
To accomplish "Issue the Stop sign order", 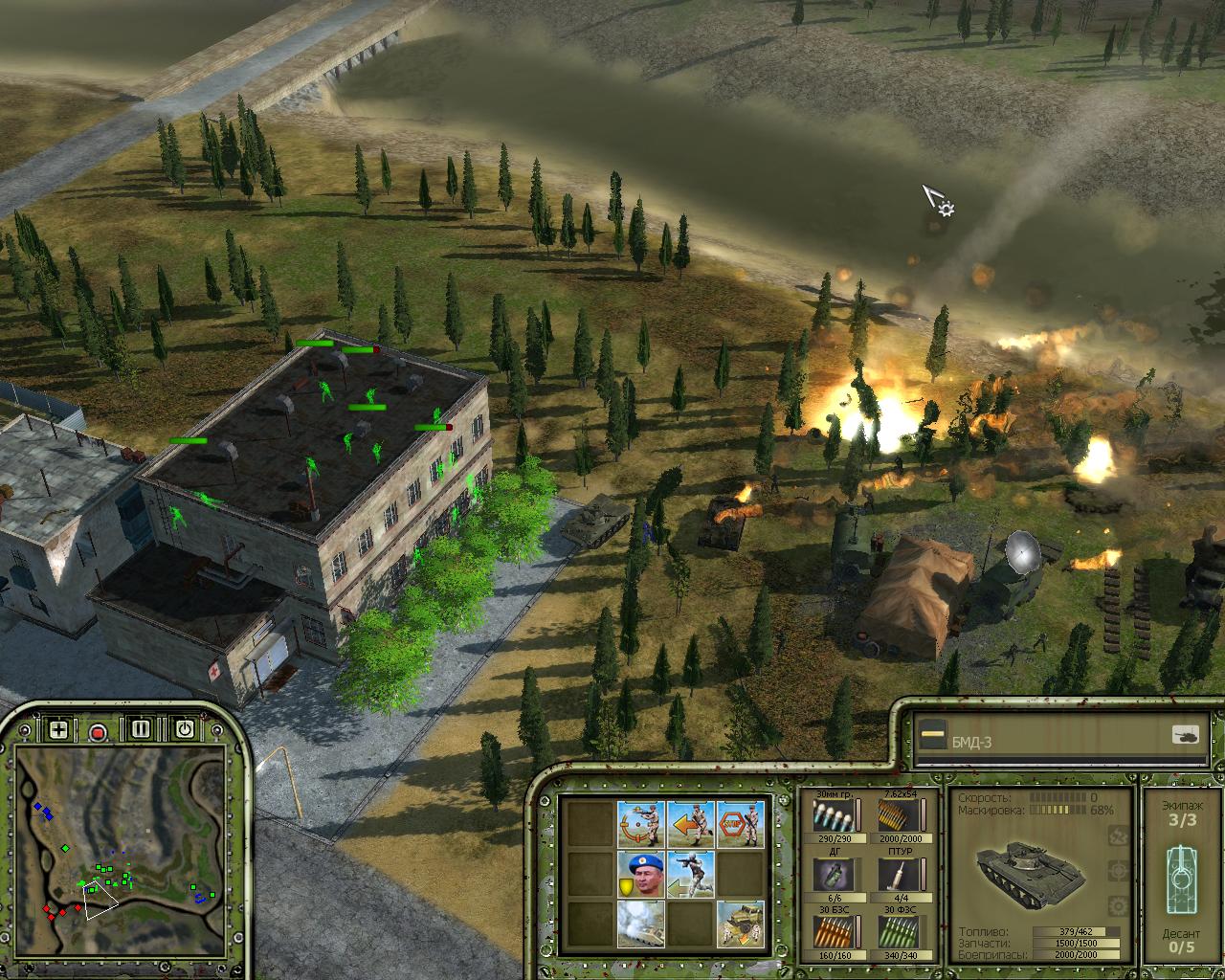I will coord(740,823).
